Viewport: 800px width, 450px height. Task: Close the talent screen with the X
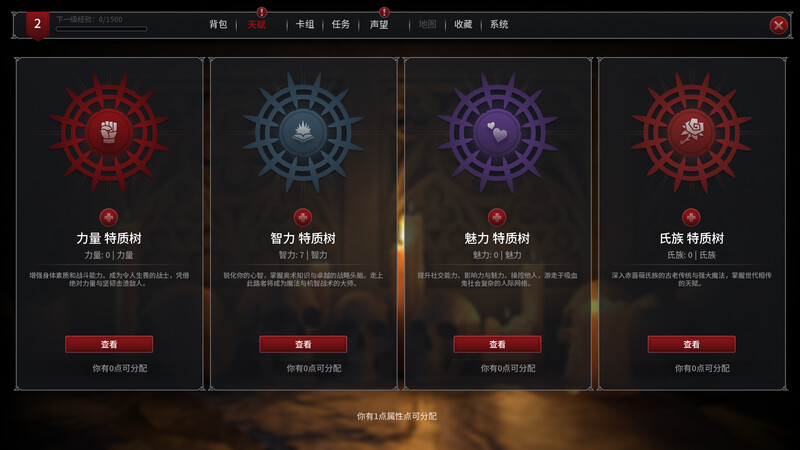(x=778, y=25)
